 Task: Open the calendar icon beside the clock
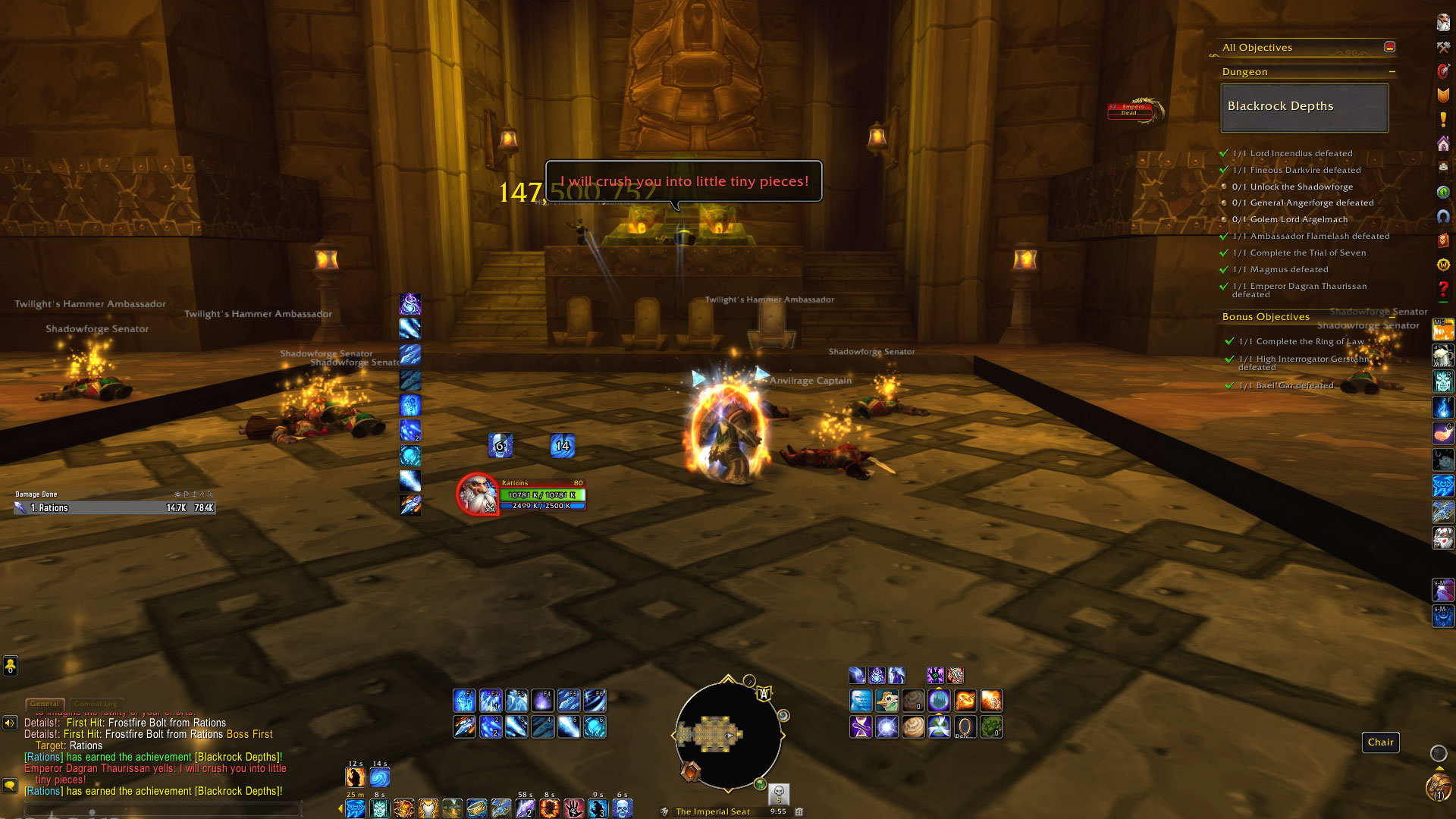pyautogui.click(x=799, y=811)
